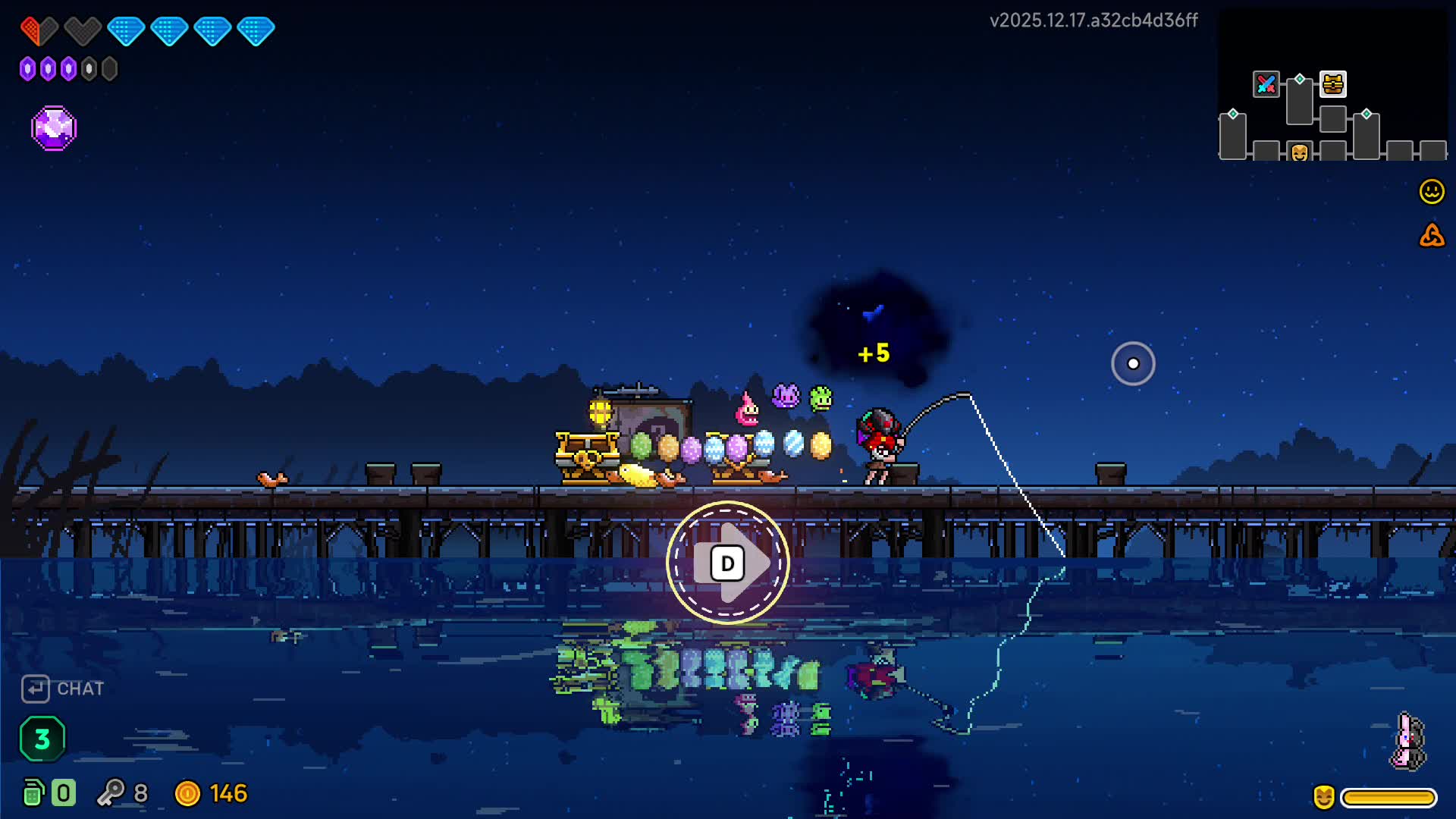
Task: Click the green ticket icon showing 0
Action: pyautogui.click(x=33, y=794)
